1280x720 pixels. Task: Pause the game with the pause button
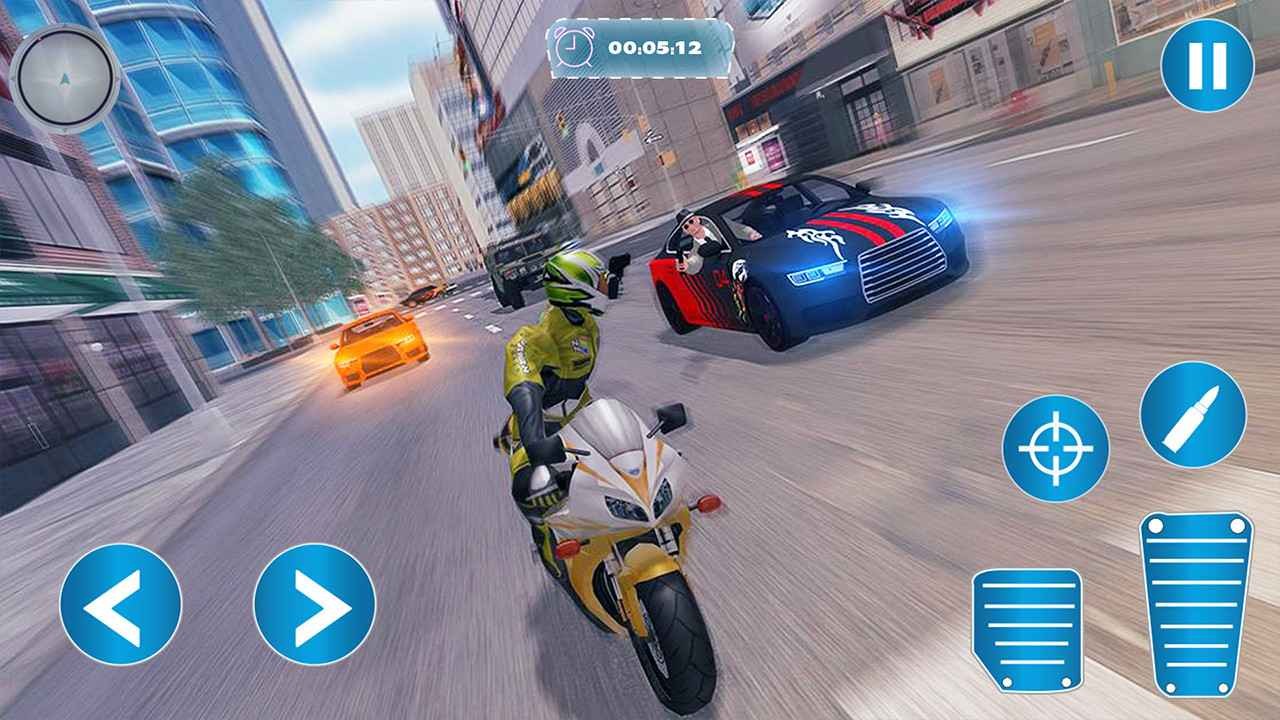point(1207,65)
